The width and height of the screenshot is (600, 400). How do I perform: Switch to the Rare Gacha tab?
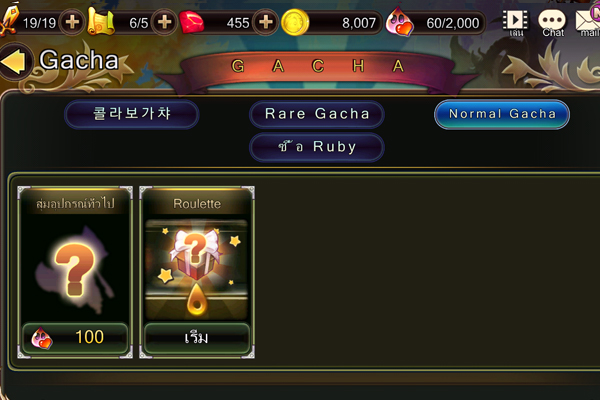[317, 114]
